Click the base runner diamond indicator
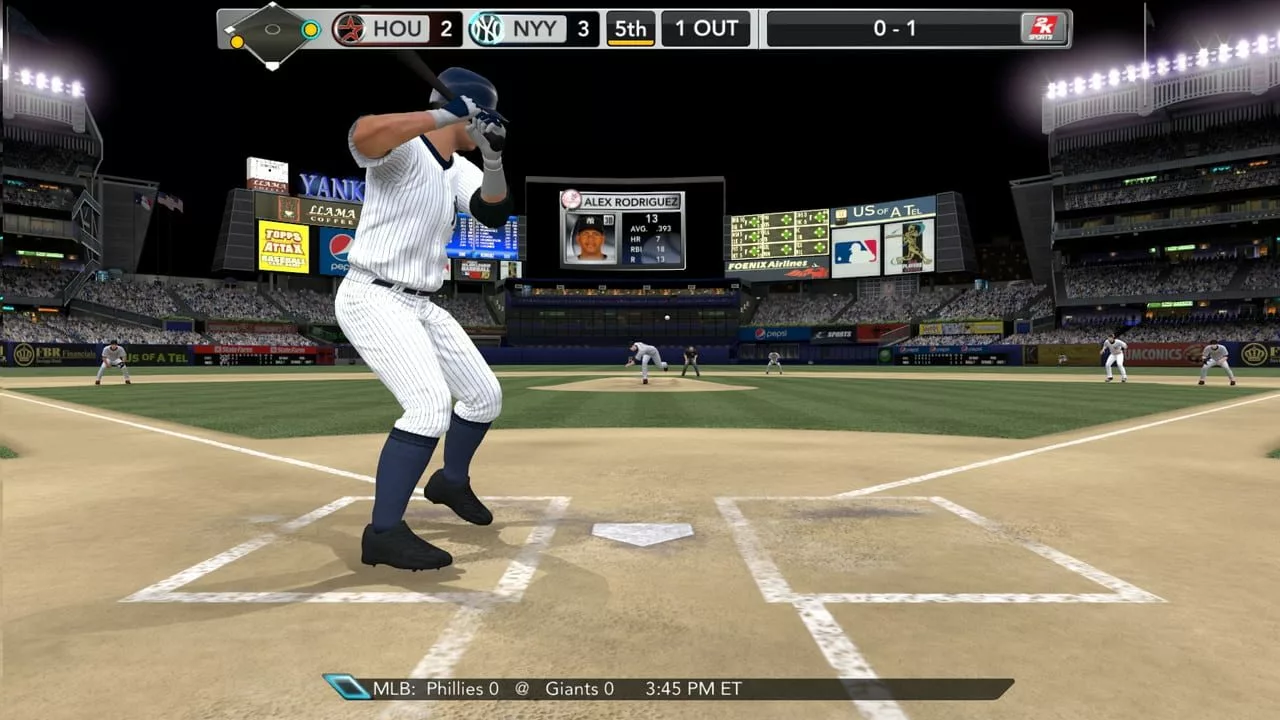 click(x=272, y=31)
